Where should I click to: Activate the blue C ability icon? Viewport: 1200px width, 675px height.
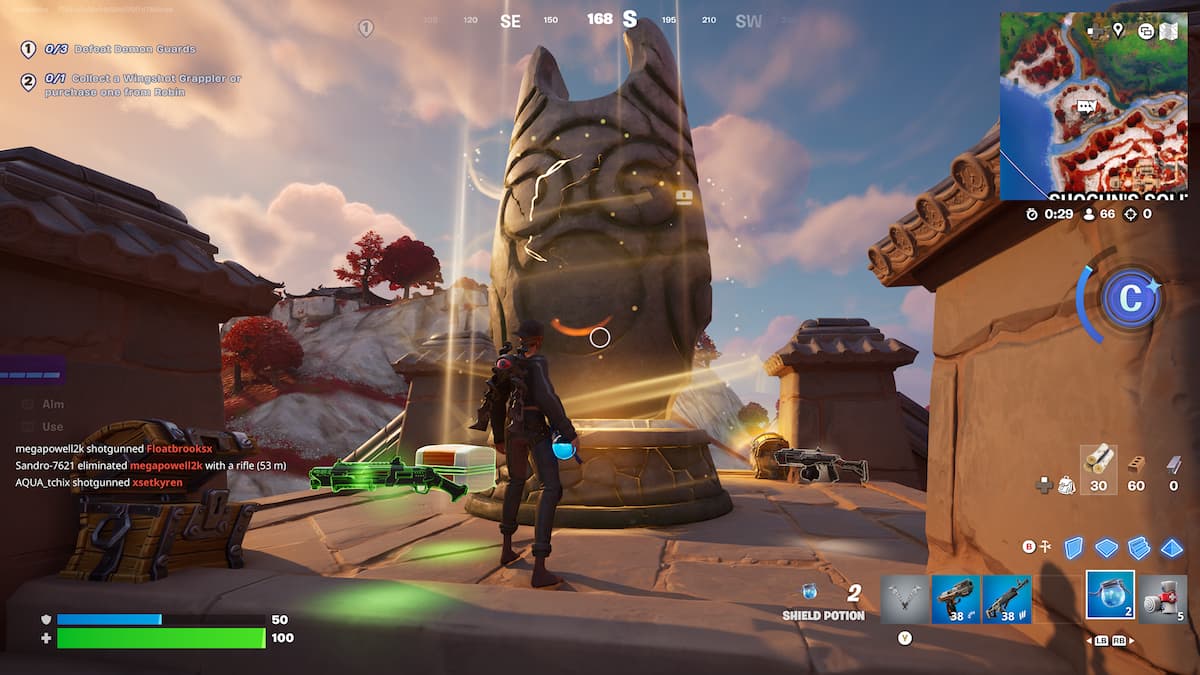(x=1130, y=299)
